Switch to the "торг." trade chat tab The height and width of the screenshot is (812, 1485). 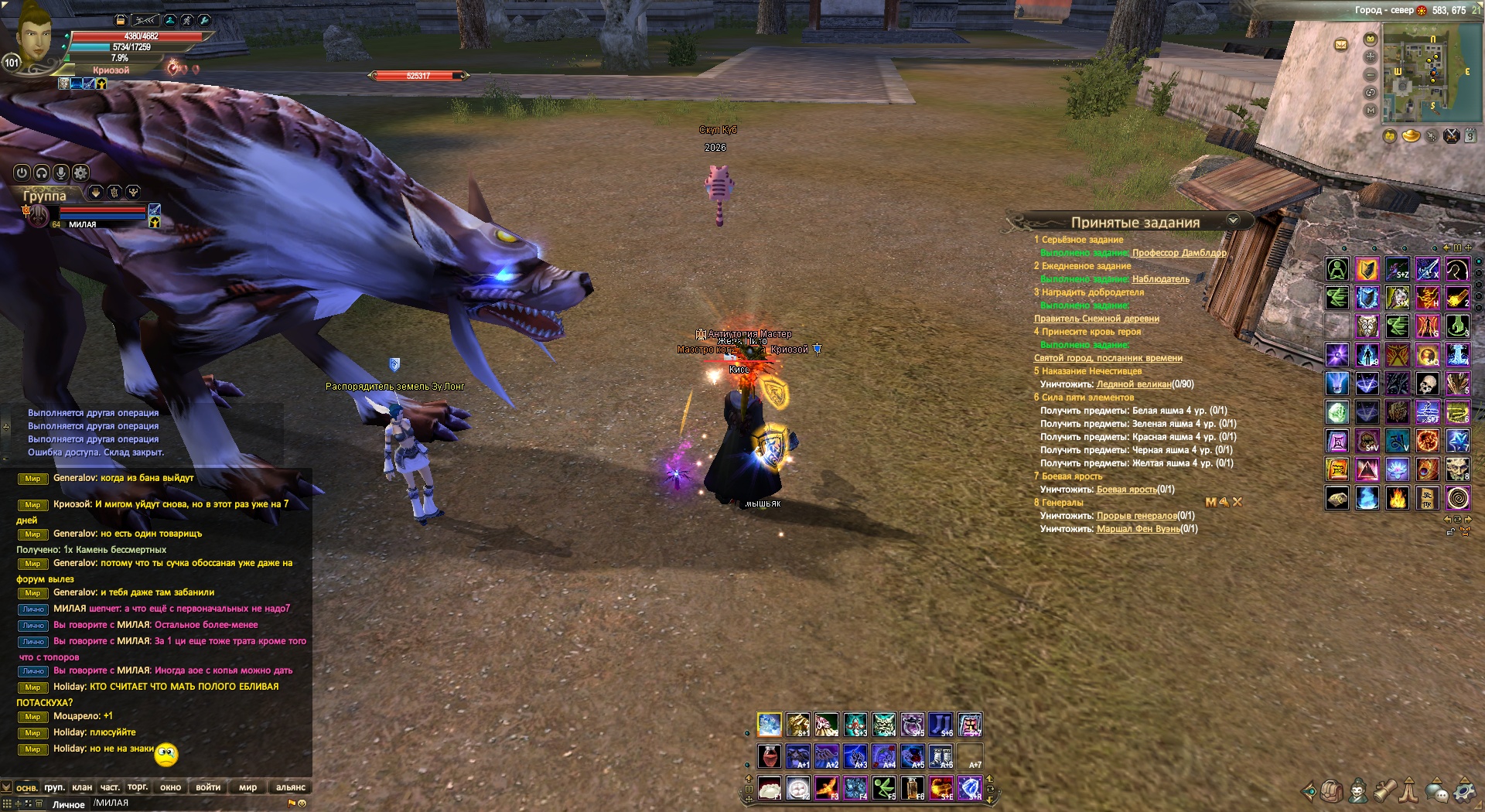point(138,787)
